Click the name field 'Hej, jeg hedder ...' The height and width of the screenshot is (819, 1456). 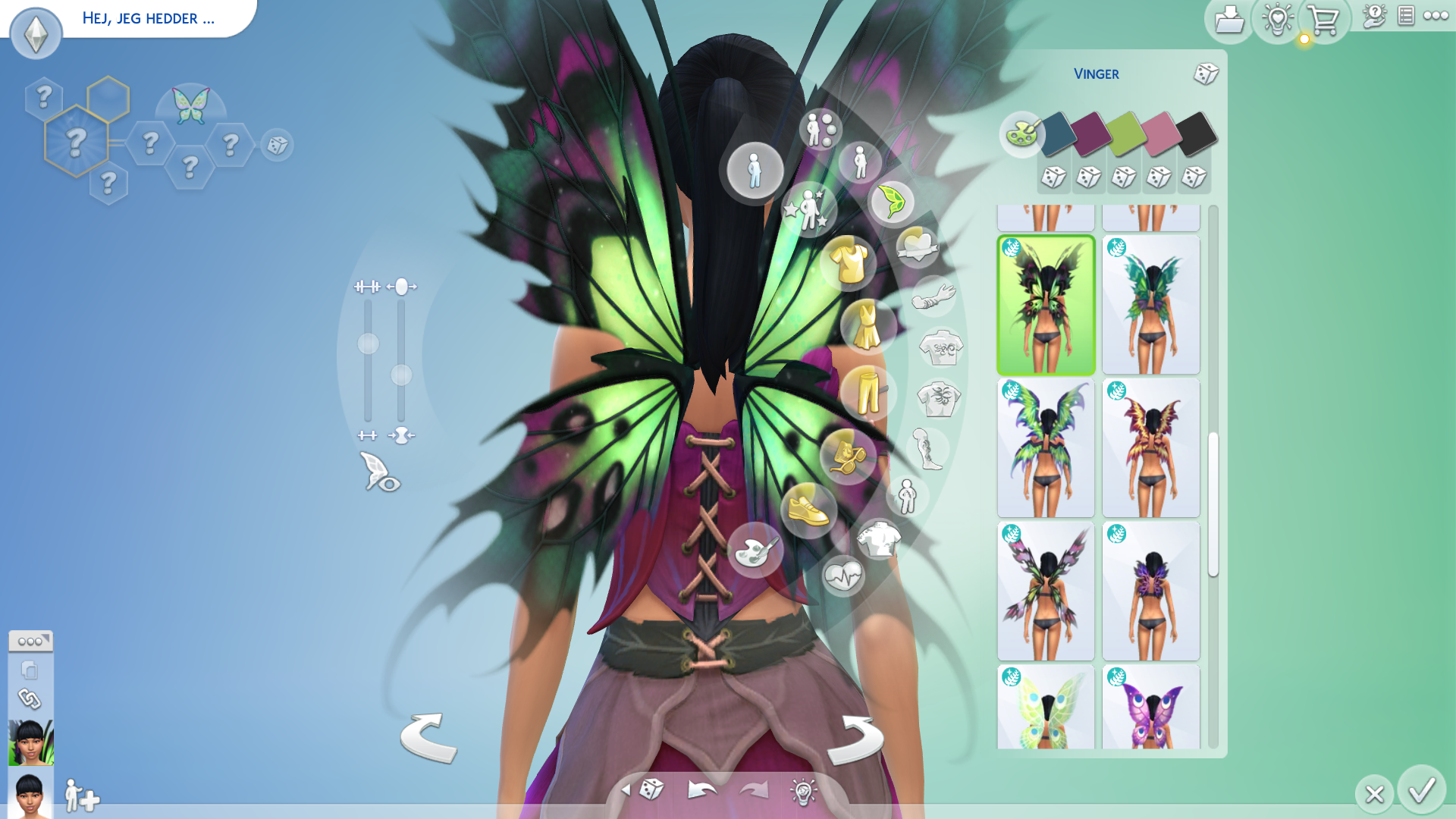149,18
